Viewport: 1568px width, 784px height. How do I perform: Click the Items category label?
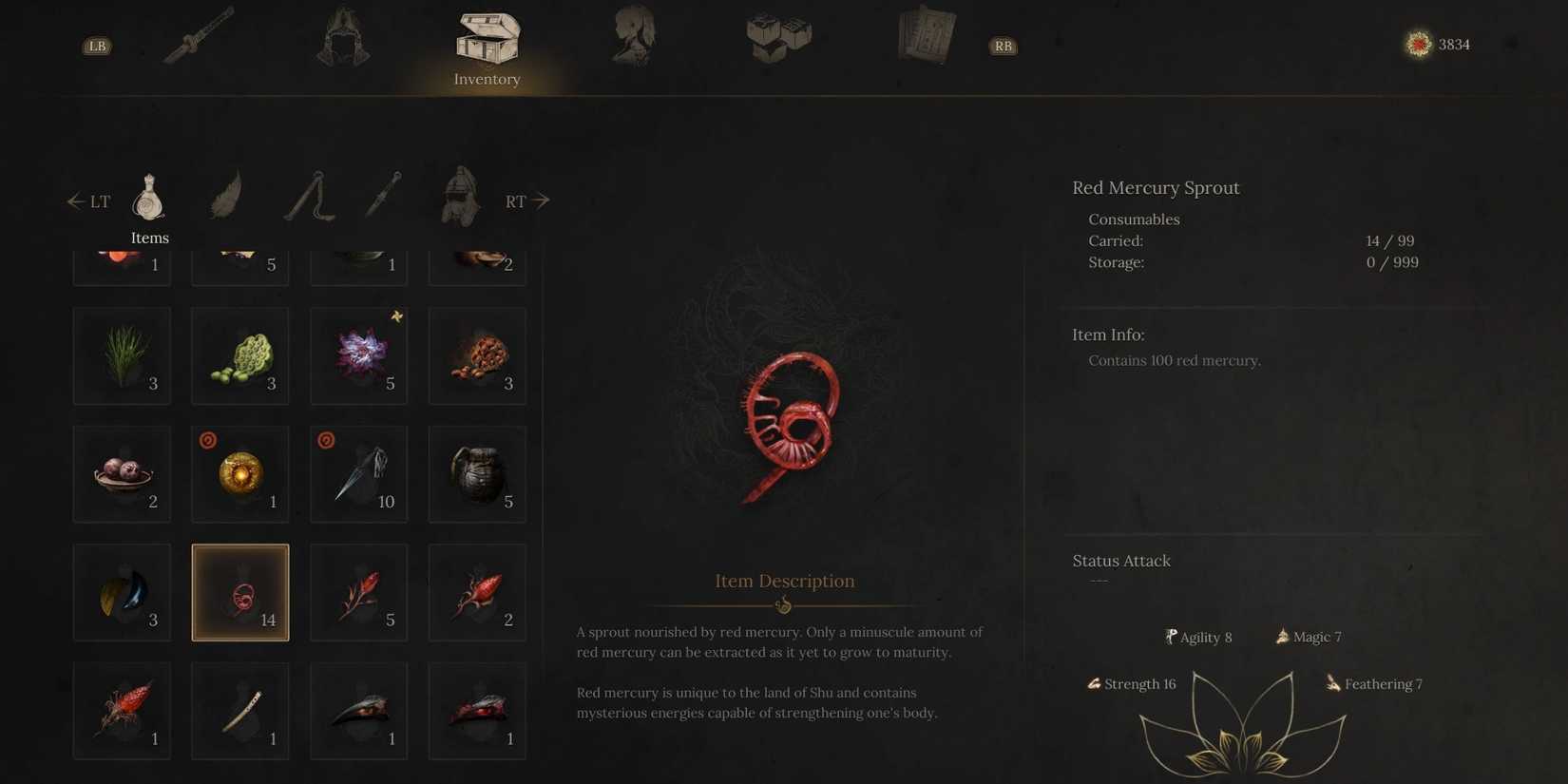click(x=149, y=238)
